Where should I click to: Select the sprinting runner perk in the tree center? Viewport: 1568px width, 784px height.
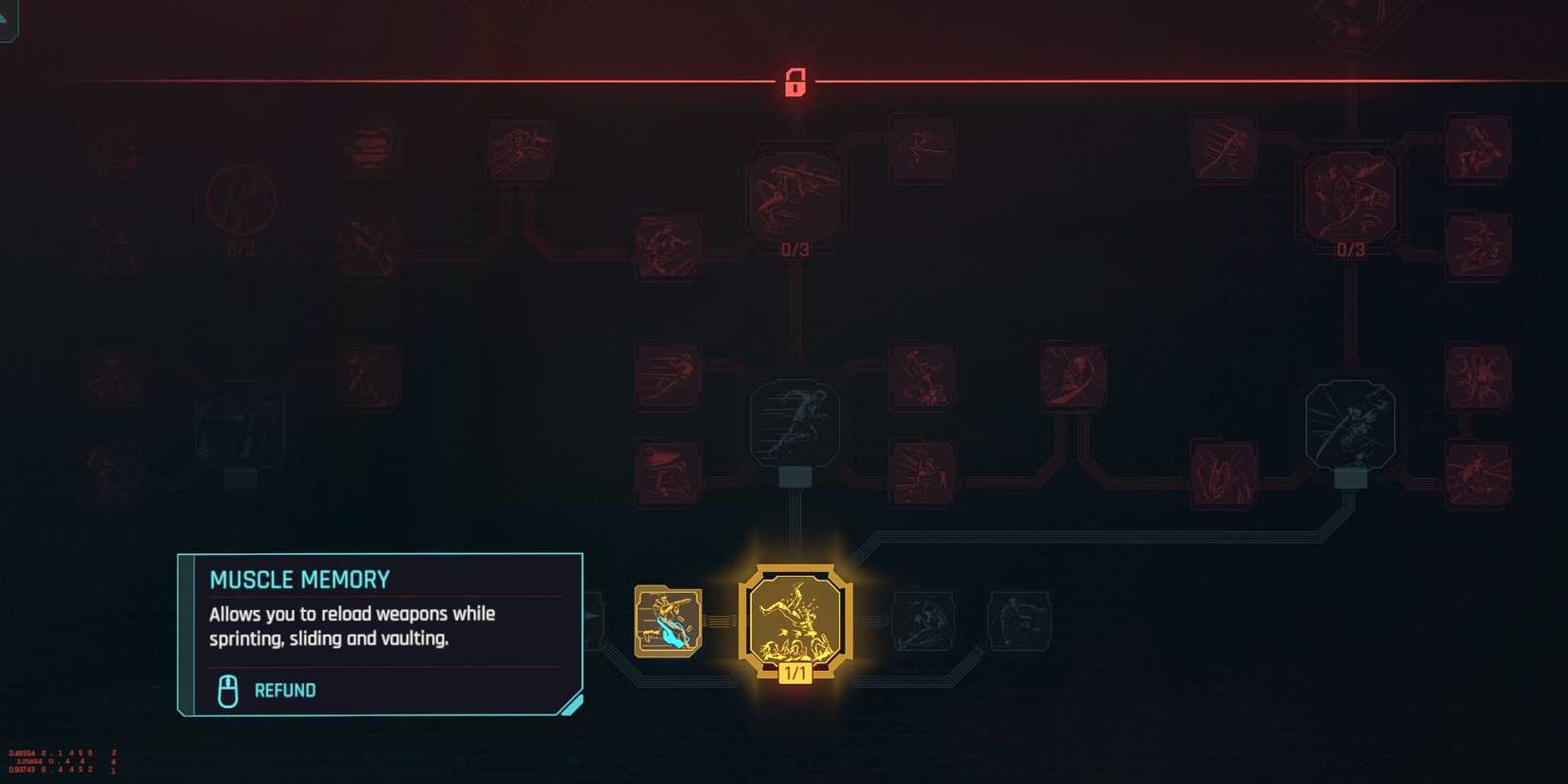795,425
